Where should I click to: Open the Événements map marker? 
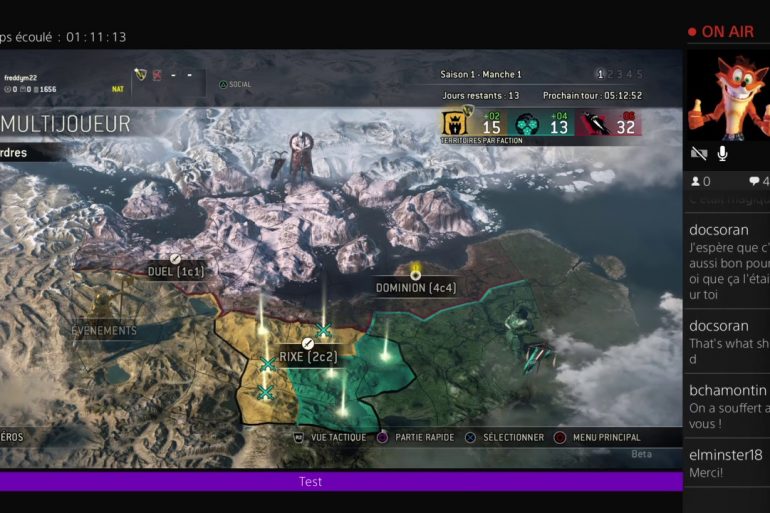click(104, 330)
